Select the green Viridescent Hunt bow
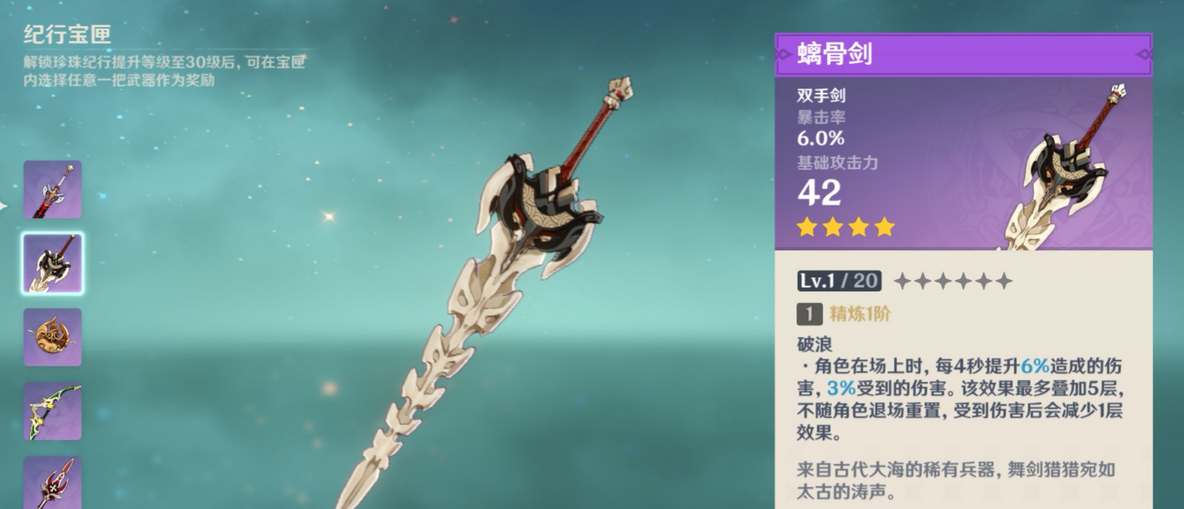 point(52,411)
